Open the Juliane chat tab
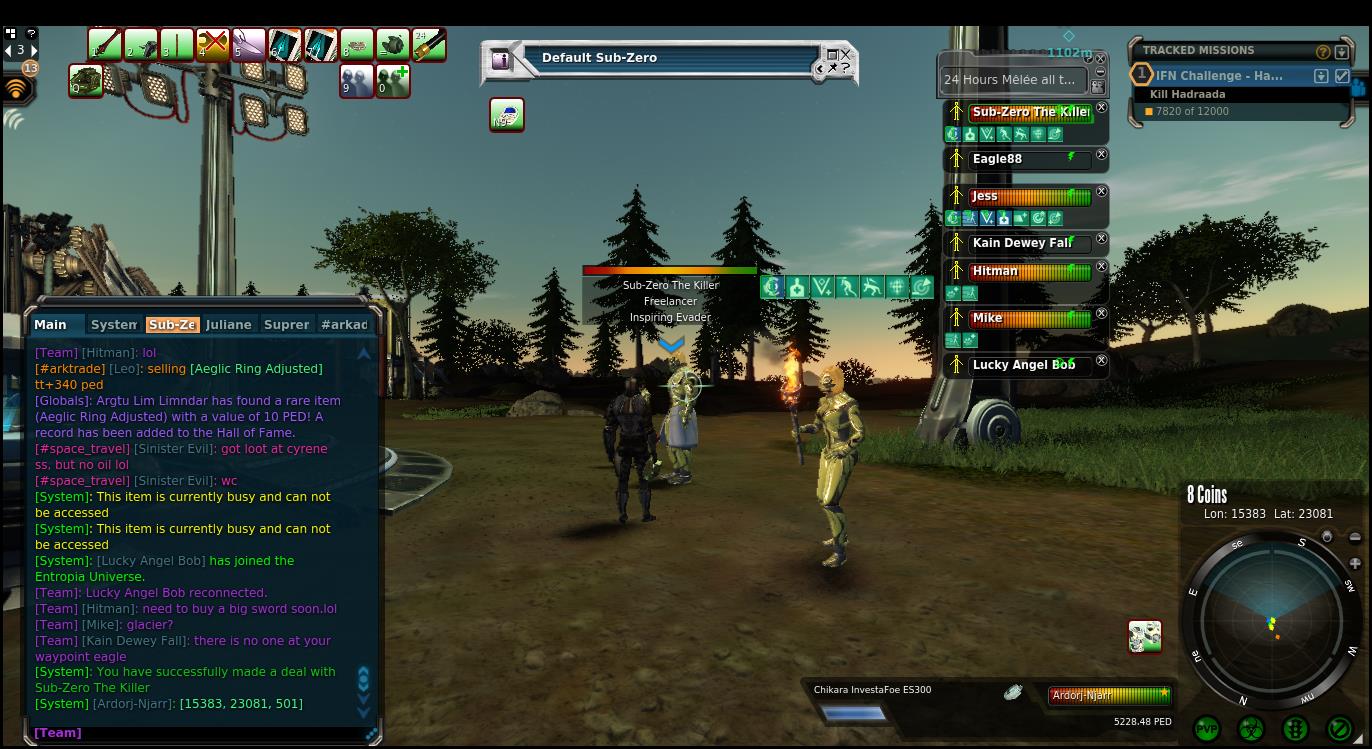The height and width of the screenshot is (749, 1372). click(228, 325)
